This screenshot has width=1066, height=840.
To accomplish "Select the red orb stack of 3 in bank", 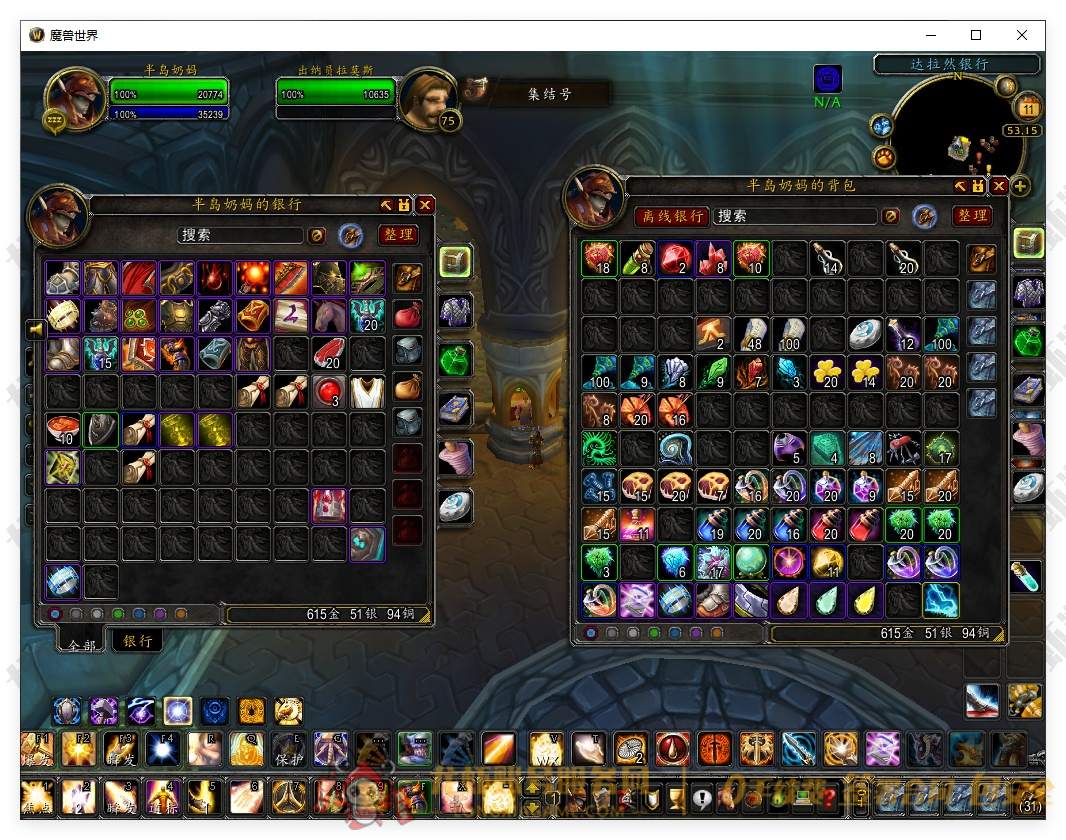I will click(329, 391).
